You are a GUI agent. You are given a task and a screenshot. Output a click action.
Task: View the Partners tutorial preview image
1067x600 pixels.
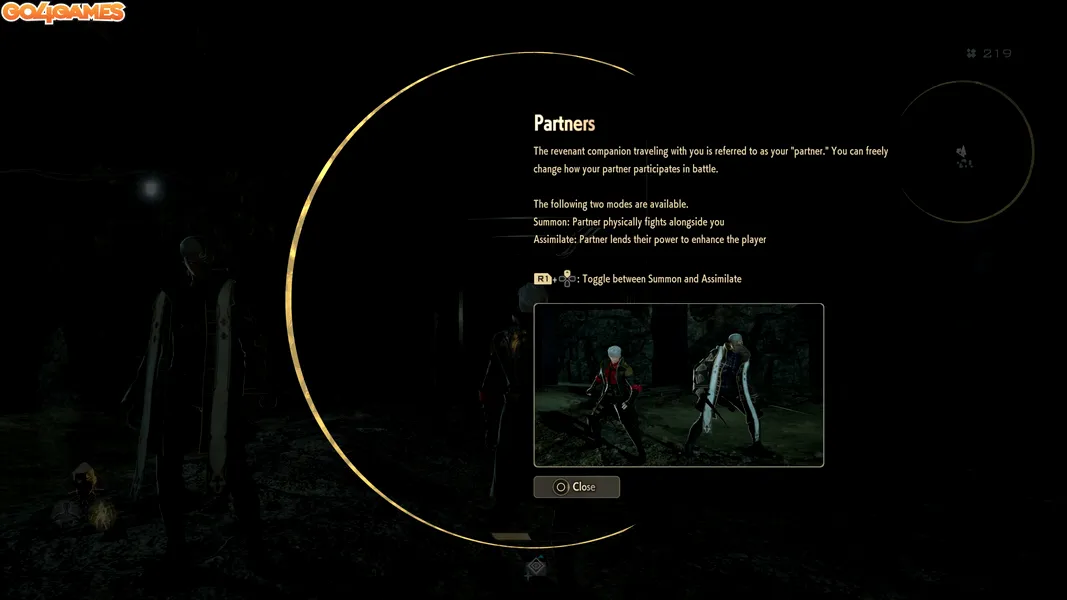[678, 385]
